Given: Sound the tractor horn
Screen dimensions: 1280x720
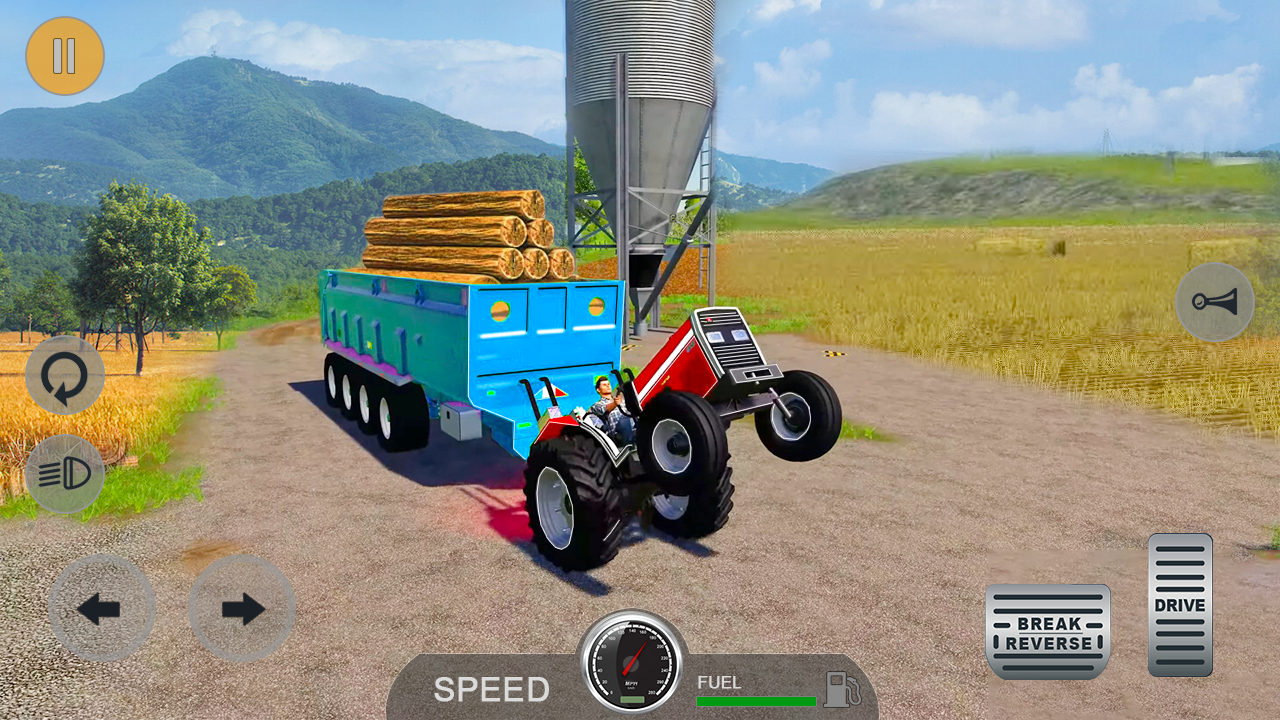Looking at the screenshot, I should click(x=1214, y=302).
